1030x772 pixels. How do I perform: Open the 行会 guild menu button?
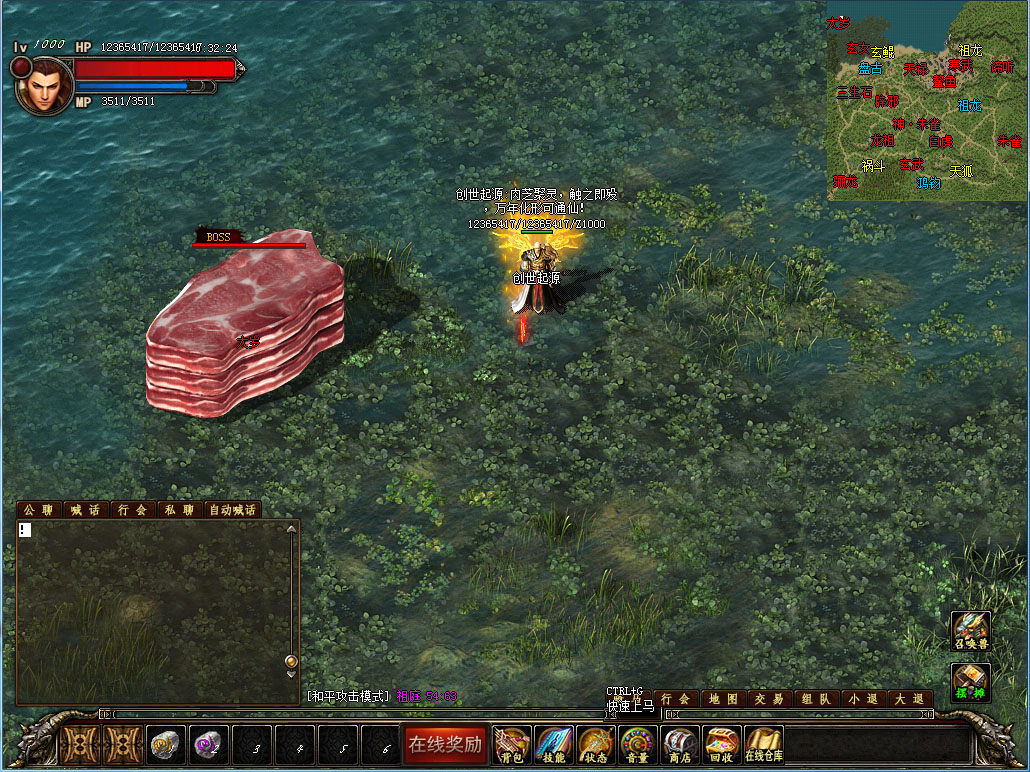point(677,699)
